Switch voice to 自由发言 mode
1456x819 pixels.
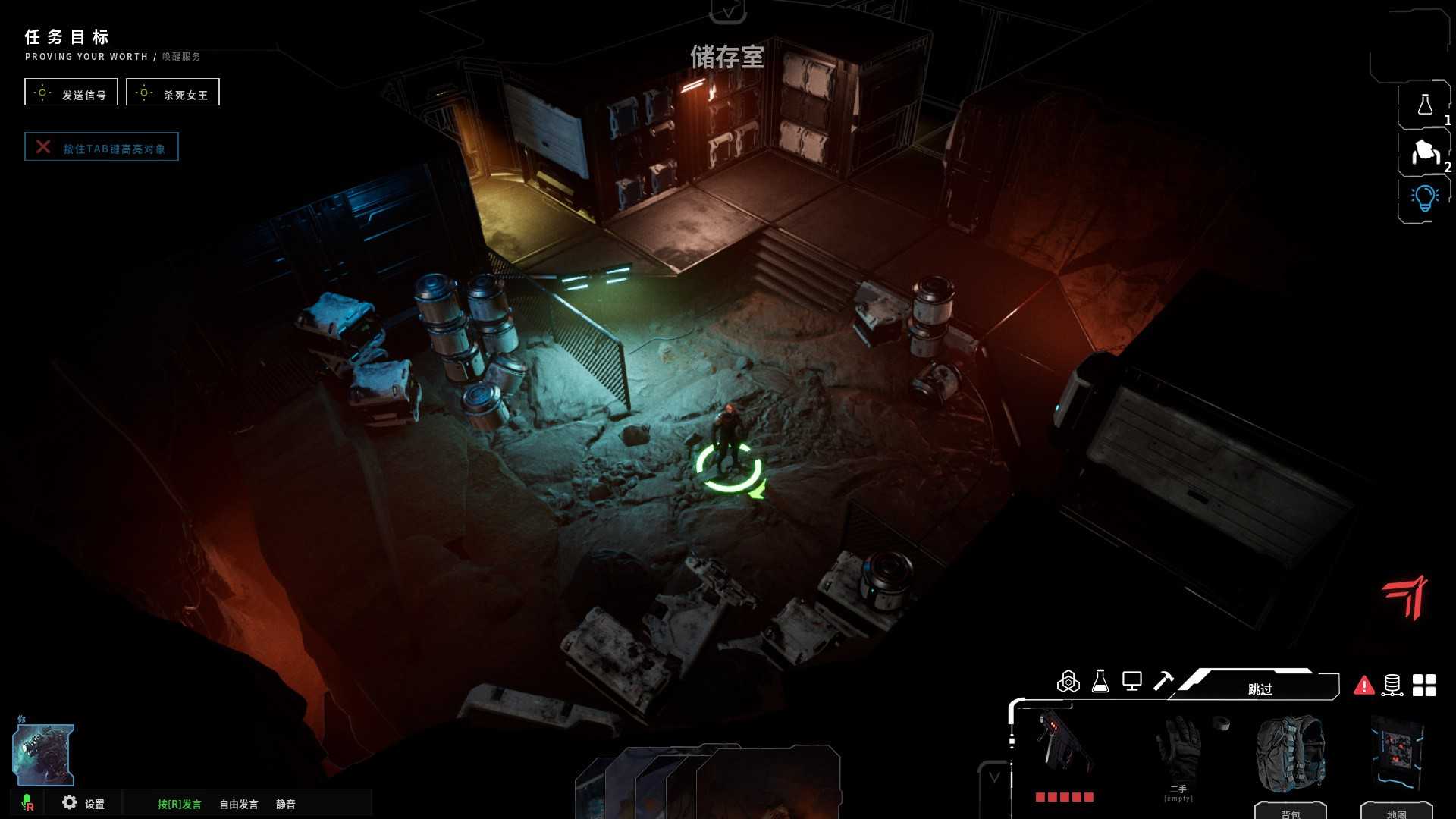(239, 804)
